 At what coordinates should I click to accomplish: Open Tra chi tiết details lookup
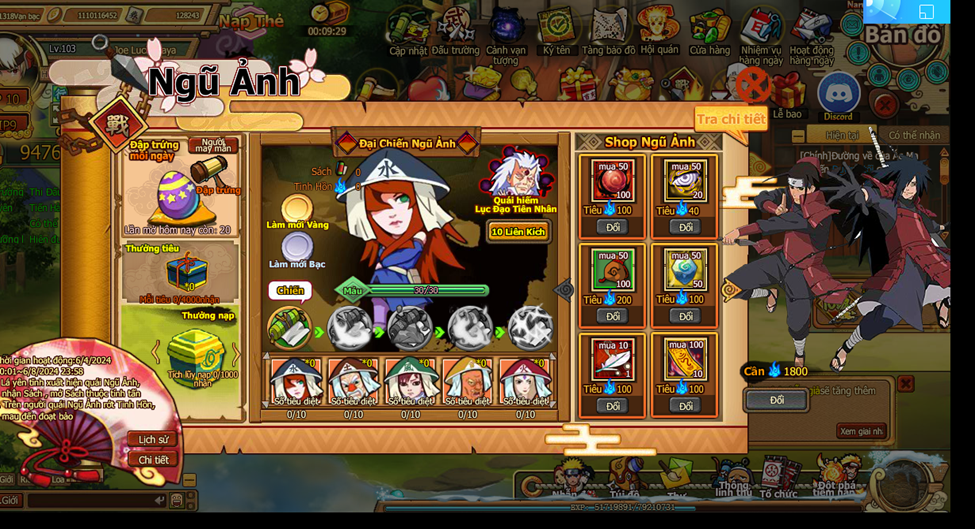[x=731, y=119]
